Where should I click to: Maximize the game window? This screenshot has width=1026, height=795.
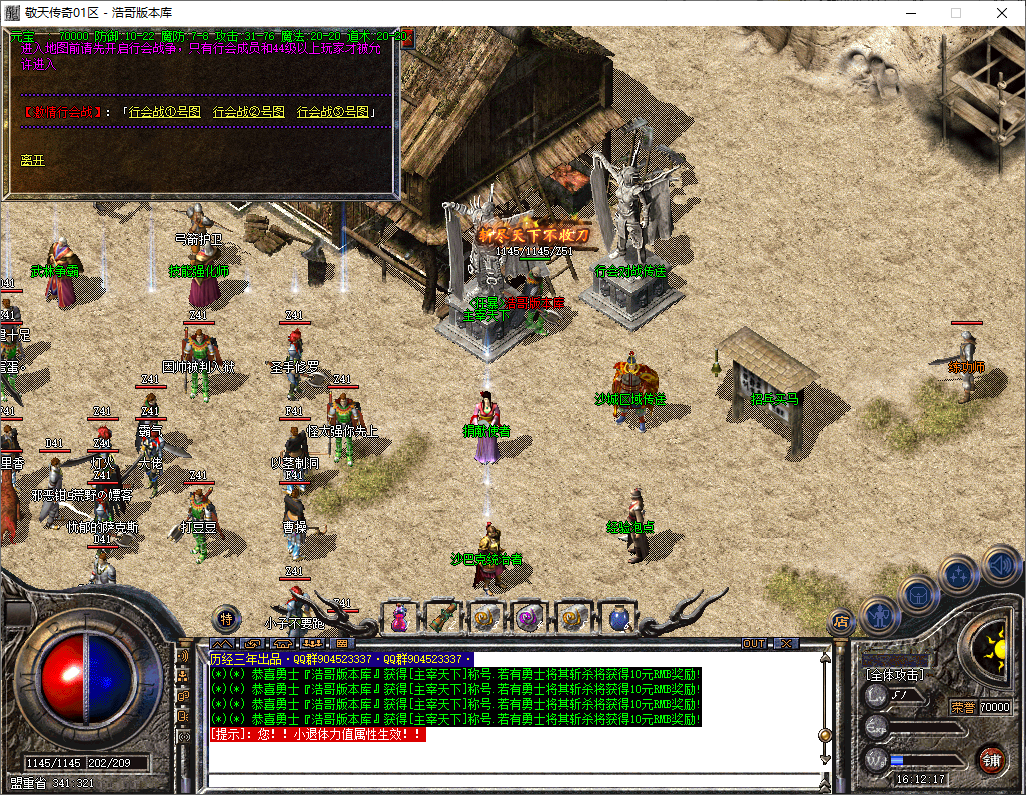(x=955, y=12)
